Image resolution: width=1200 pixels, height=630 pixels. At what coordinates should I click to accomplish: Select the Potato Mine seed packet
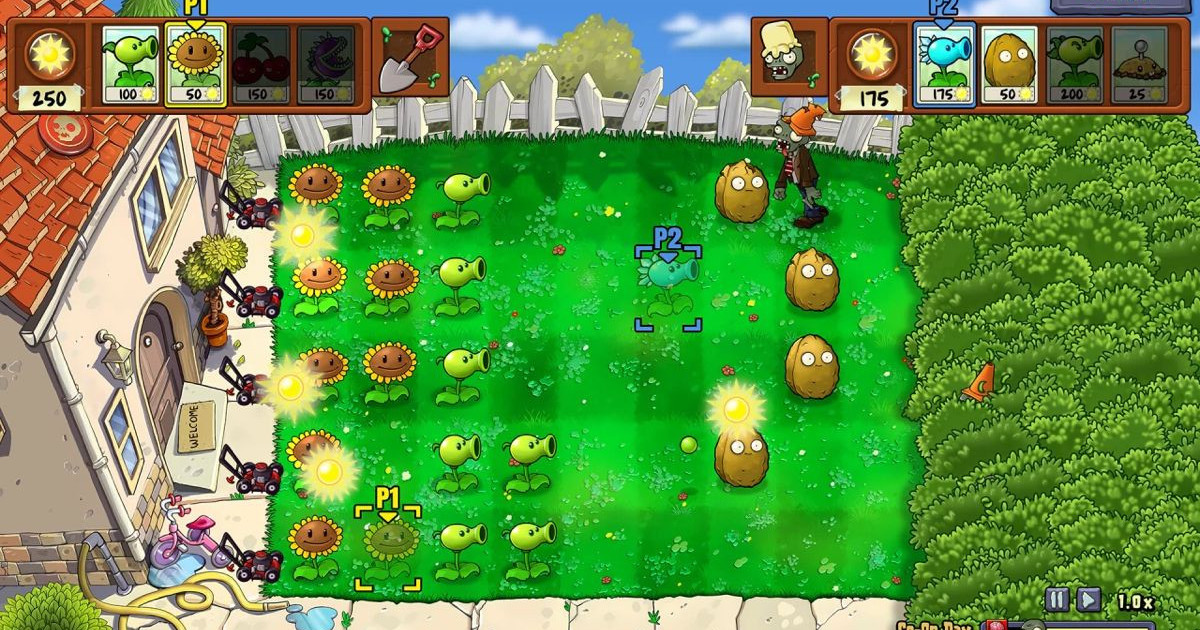tap(1139, 64)
